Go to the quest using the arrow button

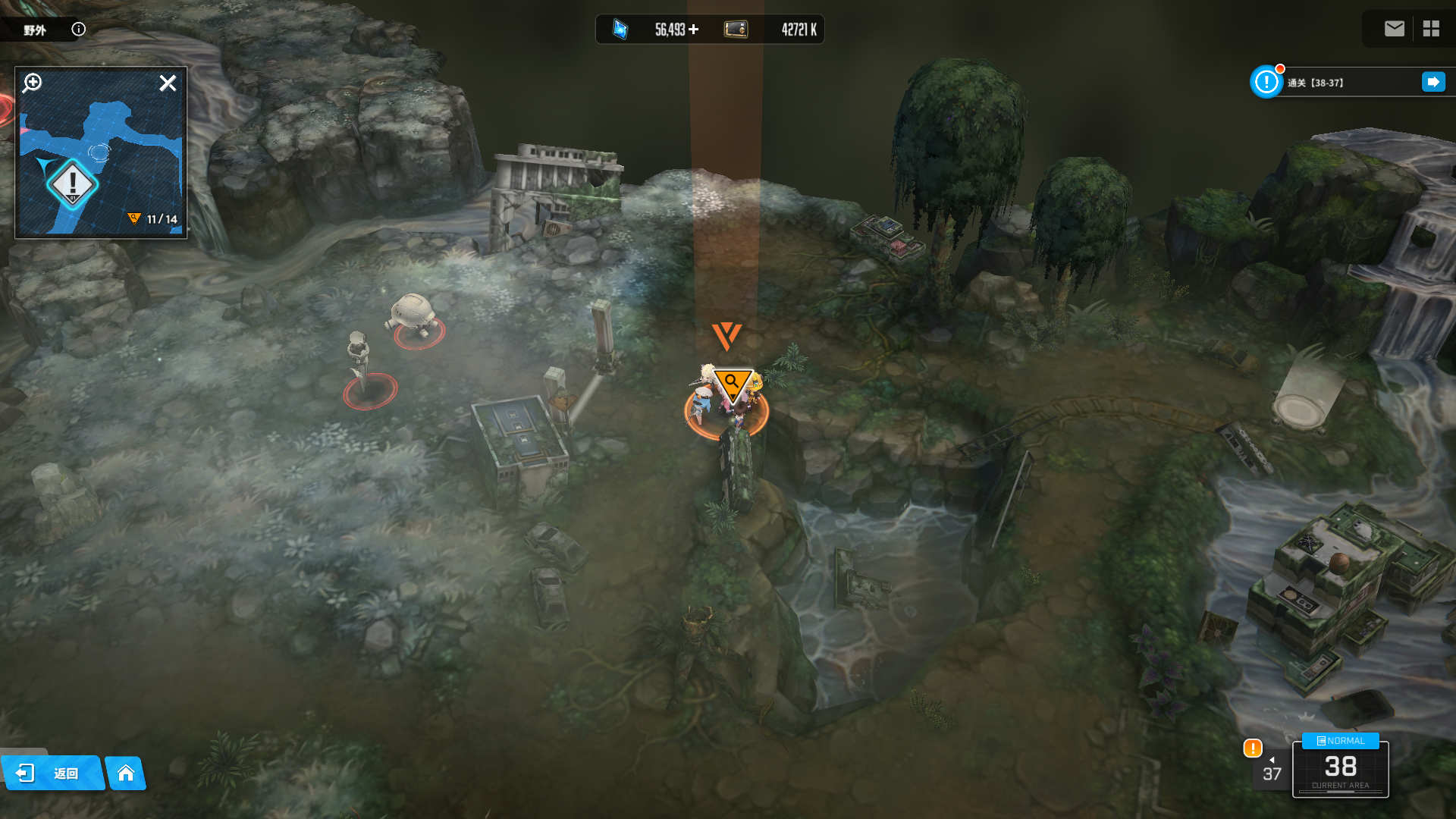point(1432,82)
